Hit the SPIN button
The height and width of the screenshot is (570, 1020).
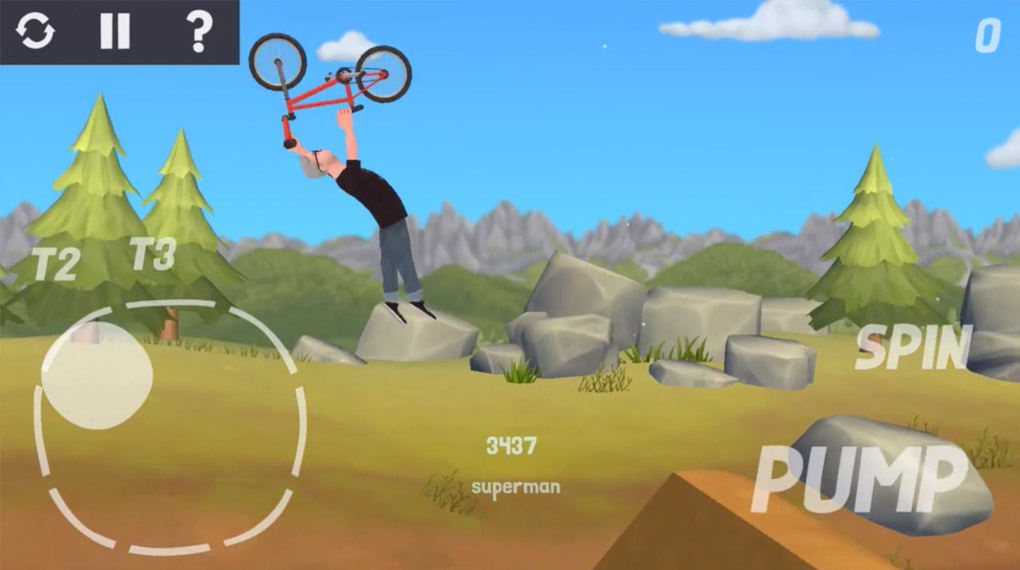tap(913, 348)
